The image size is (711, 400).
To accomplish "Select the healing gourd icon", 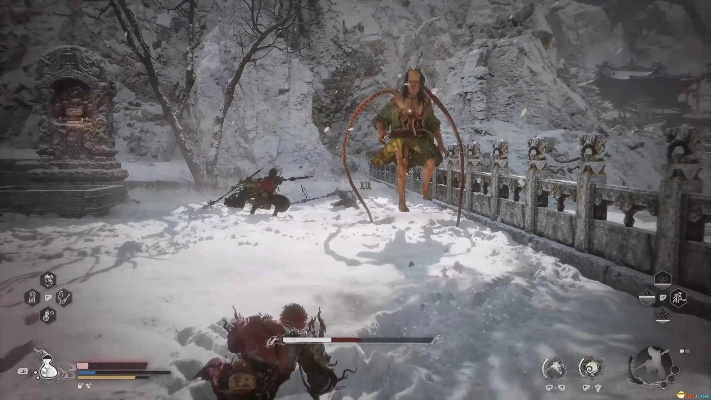I will tap(47, 367).
